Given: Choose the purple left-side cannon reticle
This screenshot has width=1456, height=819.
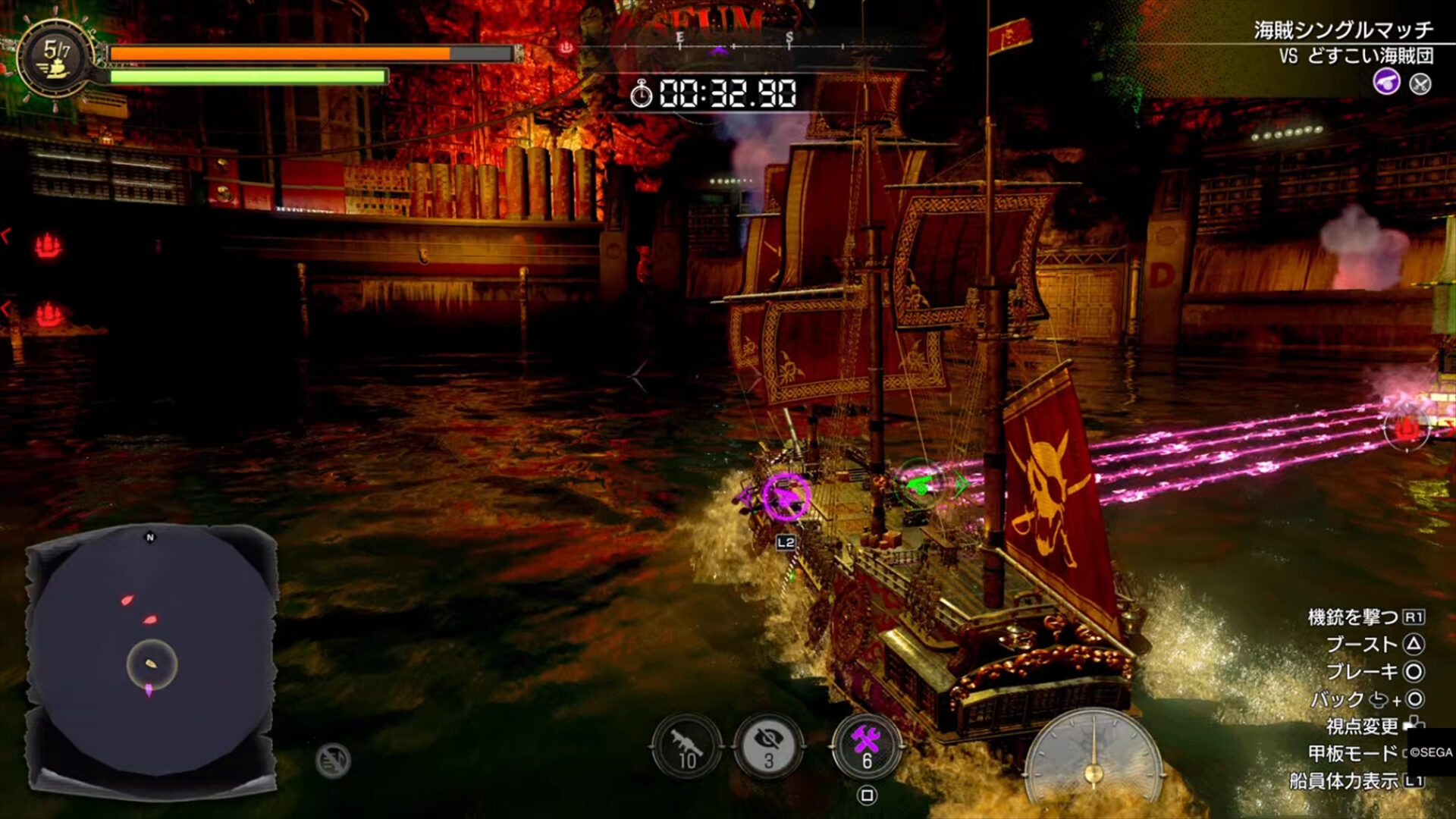Looking at the screenshot, I should [x=786, y=497].
